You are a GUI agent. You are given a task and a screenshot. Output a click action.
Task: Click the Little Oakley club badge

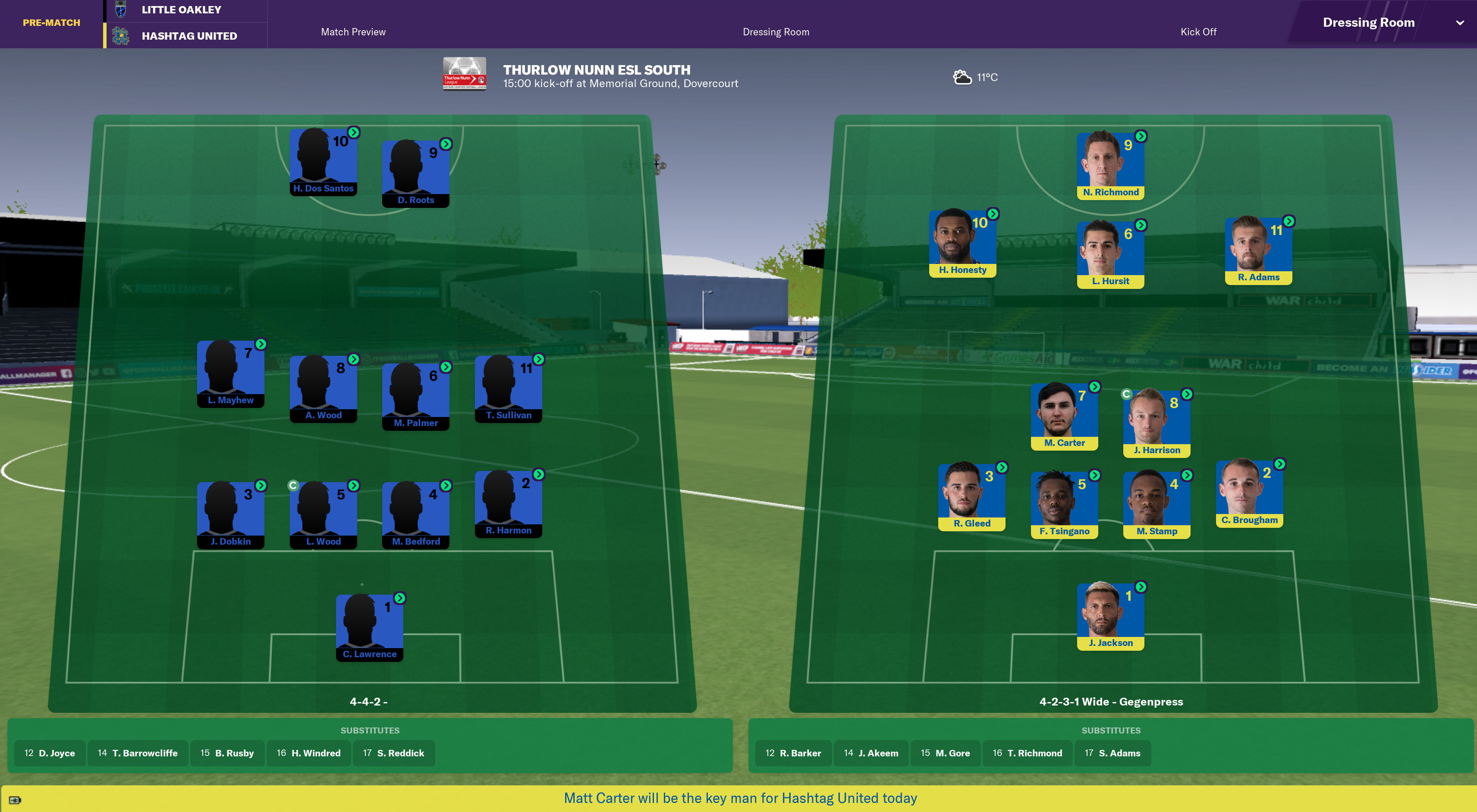point(120,9)
